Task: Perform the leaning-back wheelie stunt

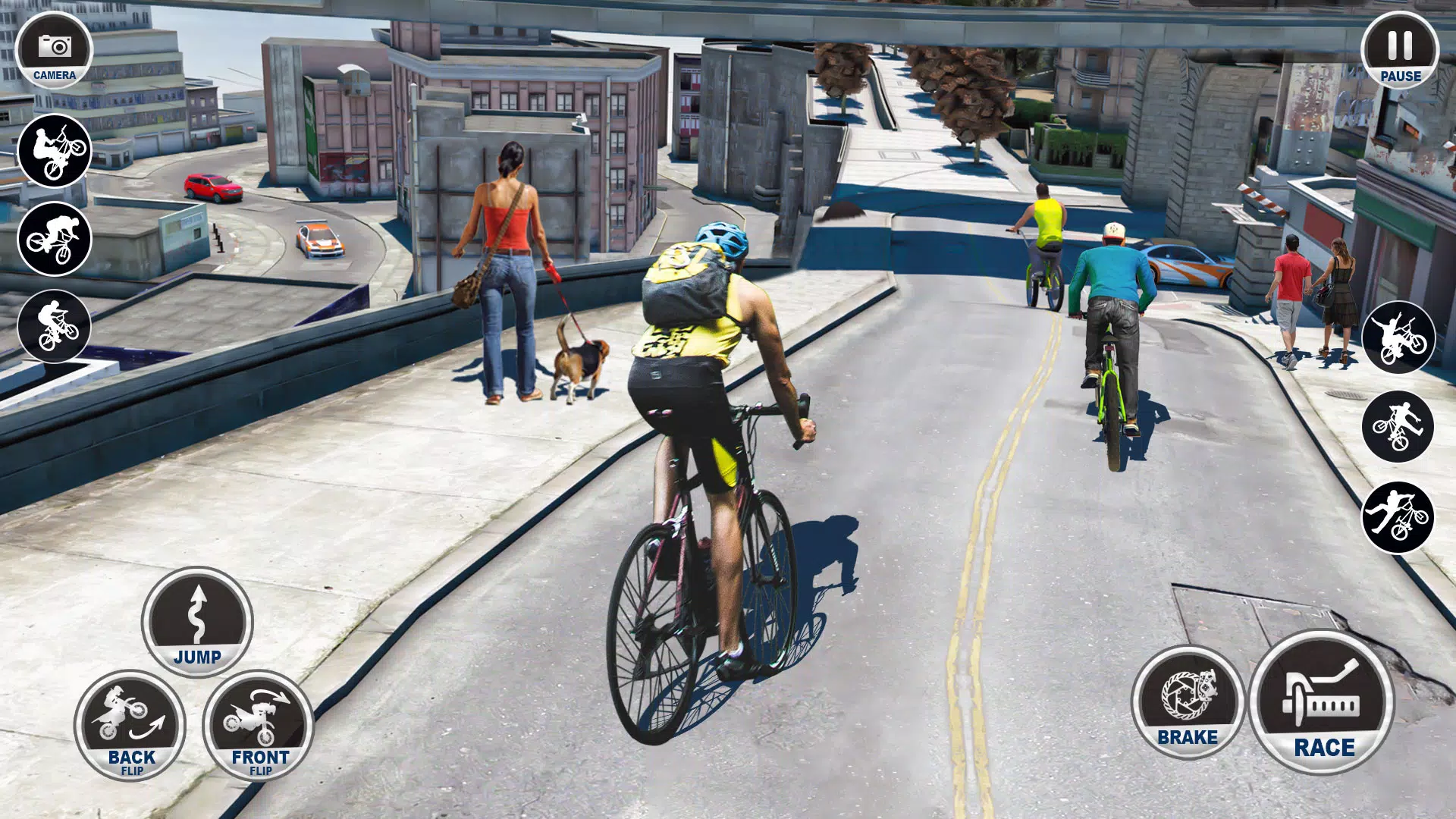Action: [54, 150]
